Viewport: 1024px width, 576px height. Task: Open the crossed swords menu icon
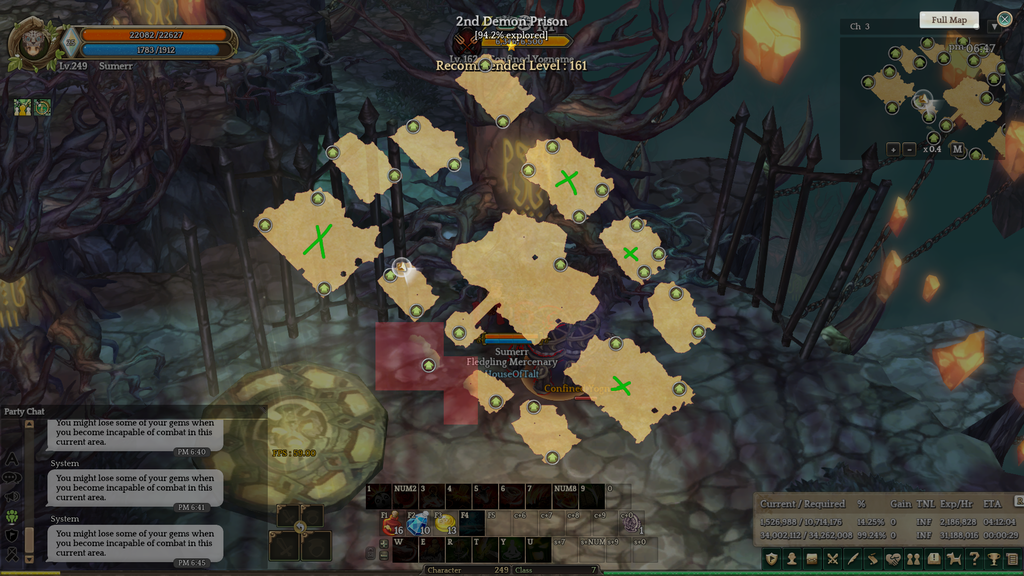click(832, 559)
